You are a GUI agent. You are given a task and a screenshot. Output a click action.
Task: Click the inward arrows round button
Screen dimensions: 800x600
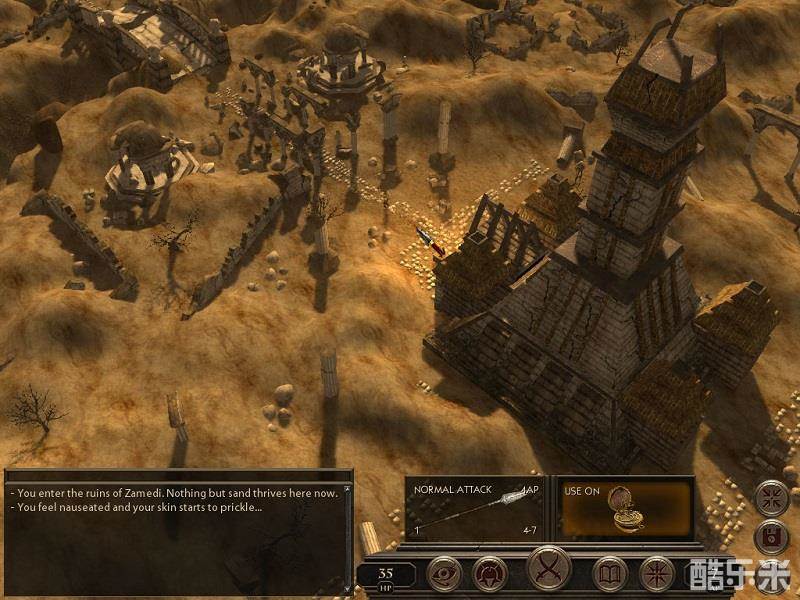772,497
